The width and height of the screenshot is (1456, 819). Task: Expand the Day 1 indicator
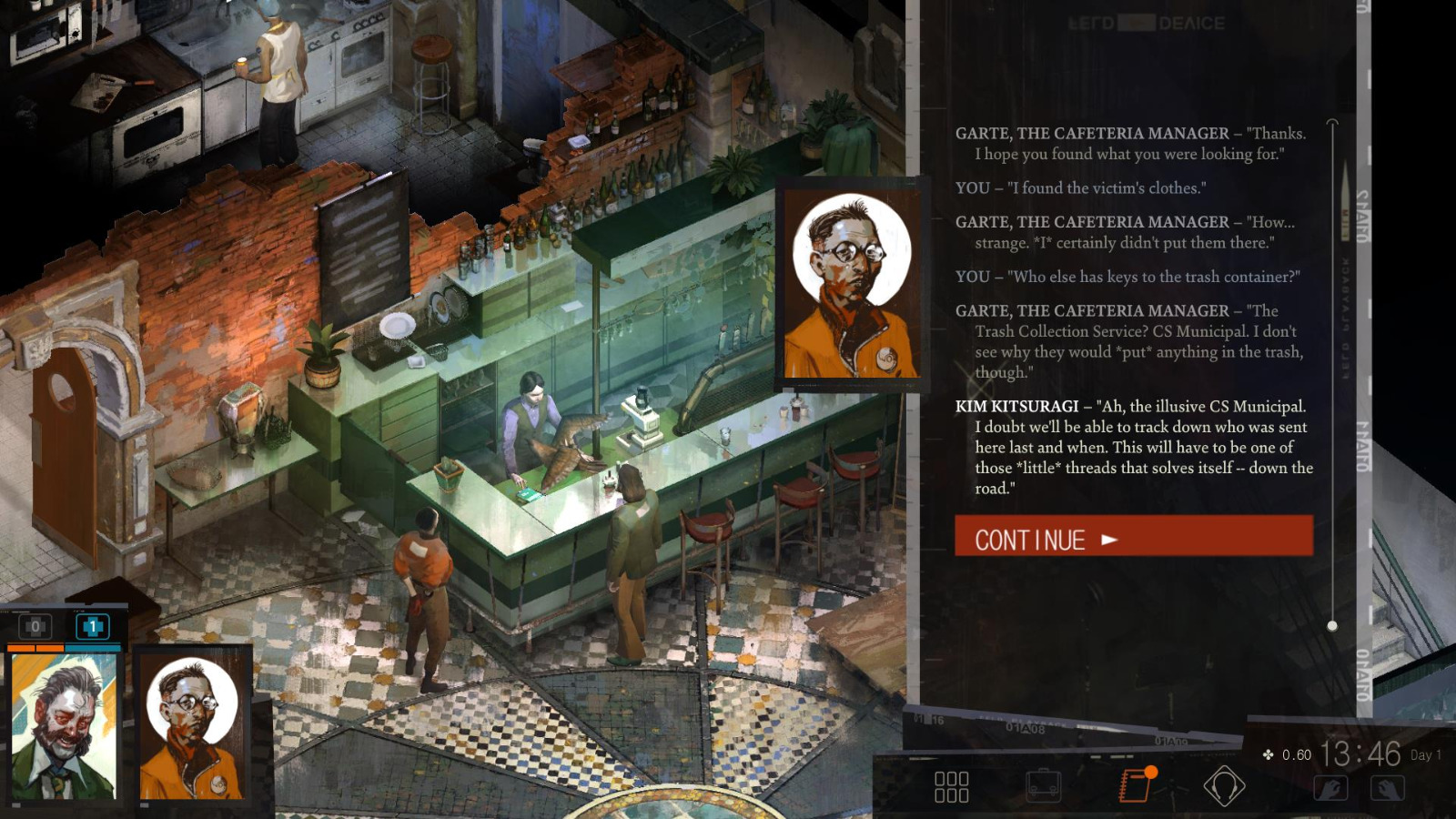1424,754
